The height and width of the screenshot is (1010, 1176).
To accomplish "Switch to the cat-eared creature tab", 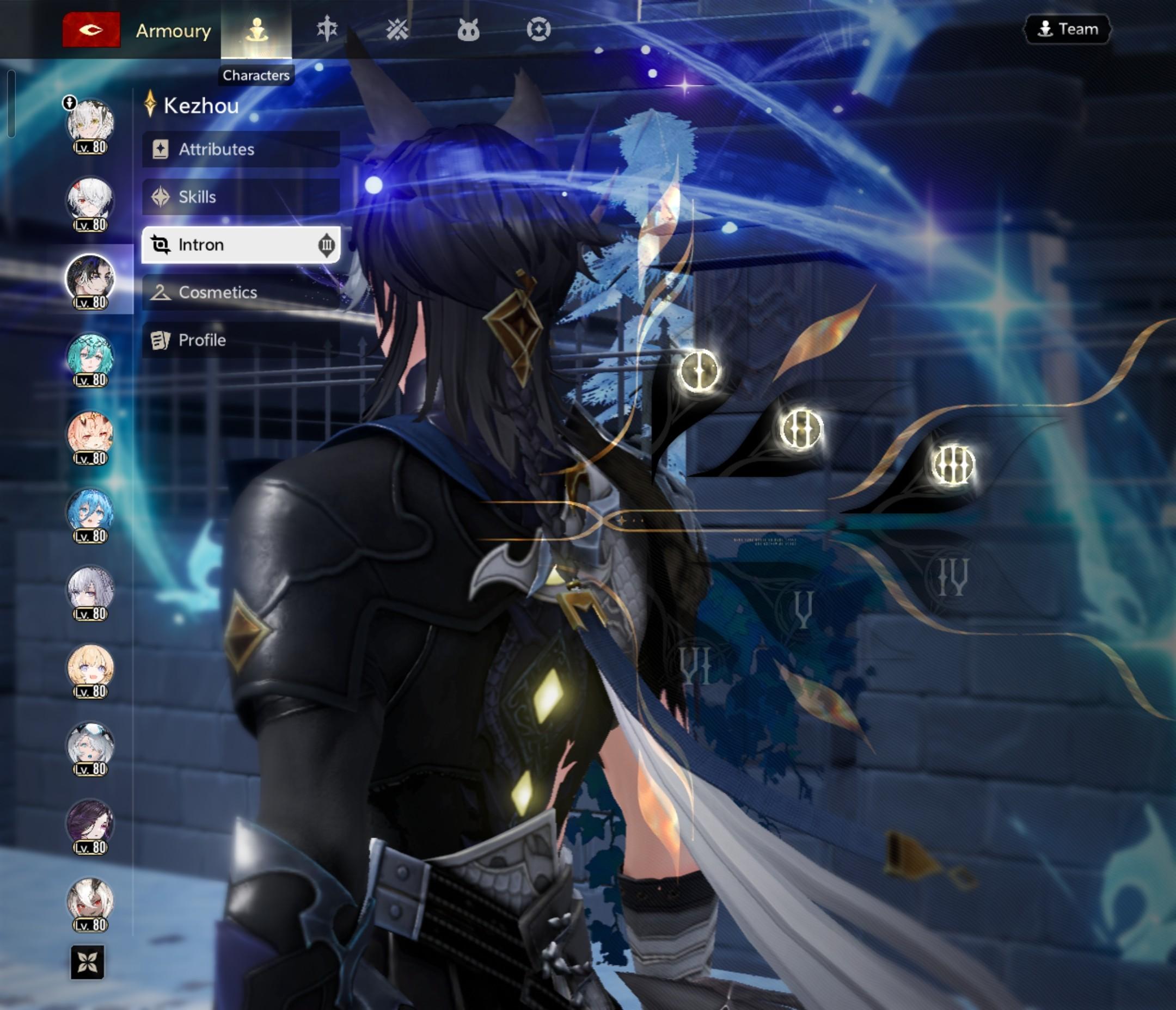I will (x=468, y=29).
